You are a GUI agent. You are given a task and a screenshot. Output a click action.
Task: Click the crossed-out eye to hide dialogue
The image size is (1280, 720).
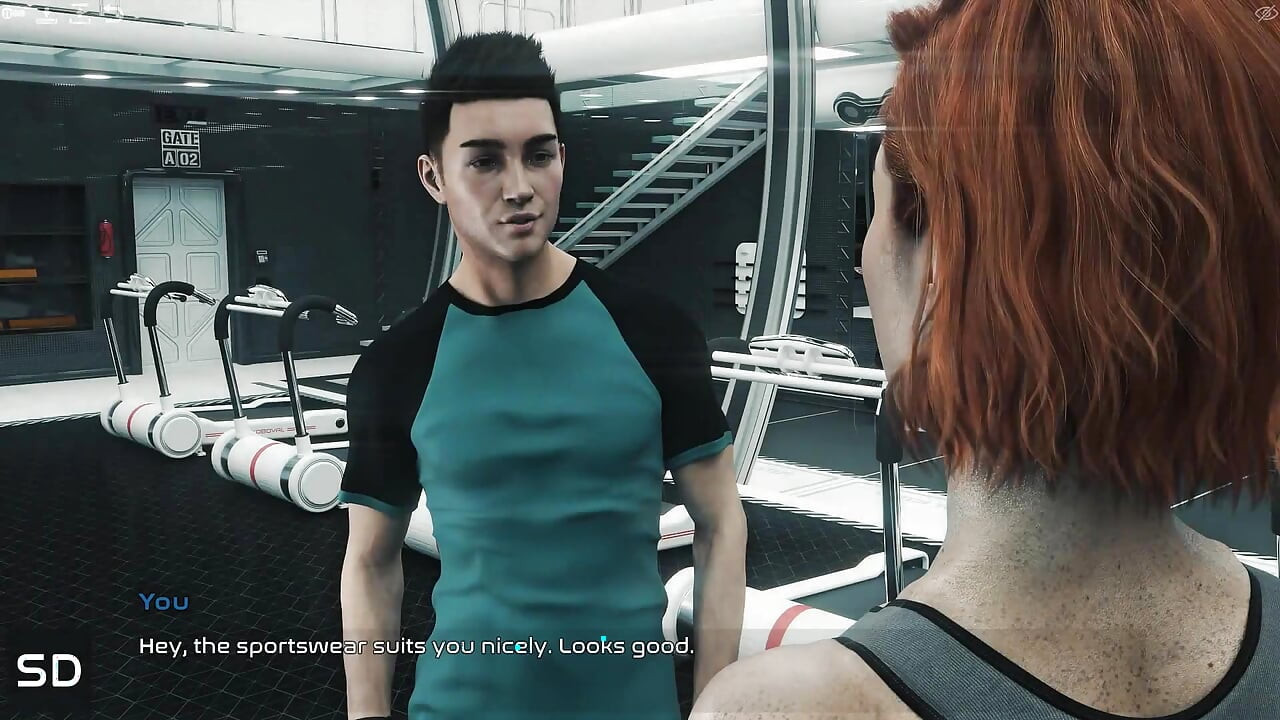pos(1265,13)
